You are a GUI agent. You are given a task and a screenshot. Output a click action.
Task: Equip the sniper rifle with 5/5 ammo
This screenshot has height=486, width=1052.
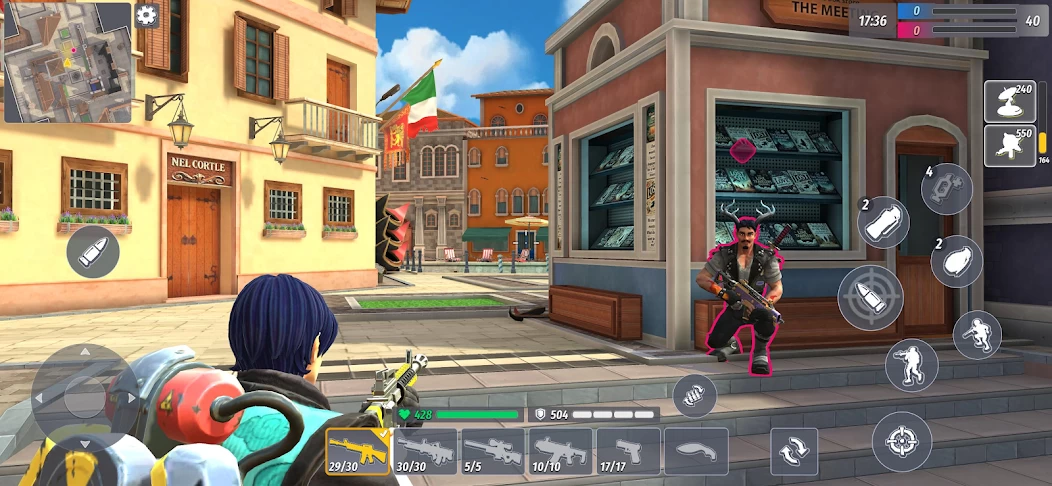[x=493, y=451]
